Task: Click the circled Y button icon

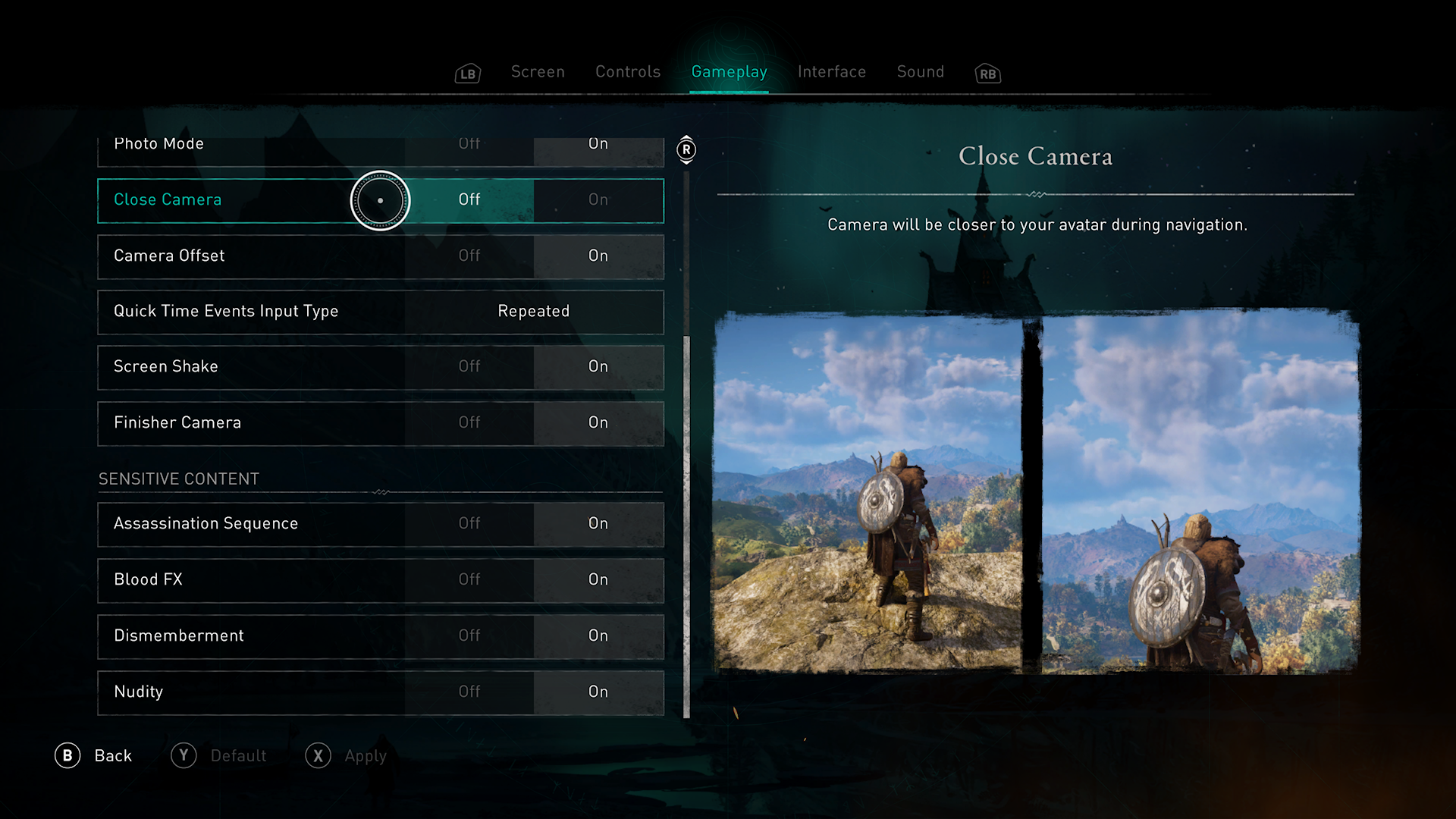Action: [184, 755]
